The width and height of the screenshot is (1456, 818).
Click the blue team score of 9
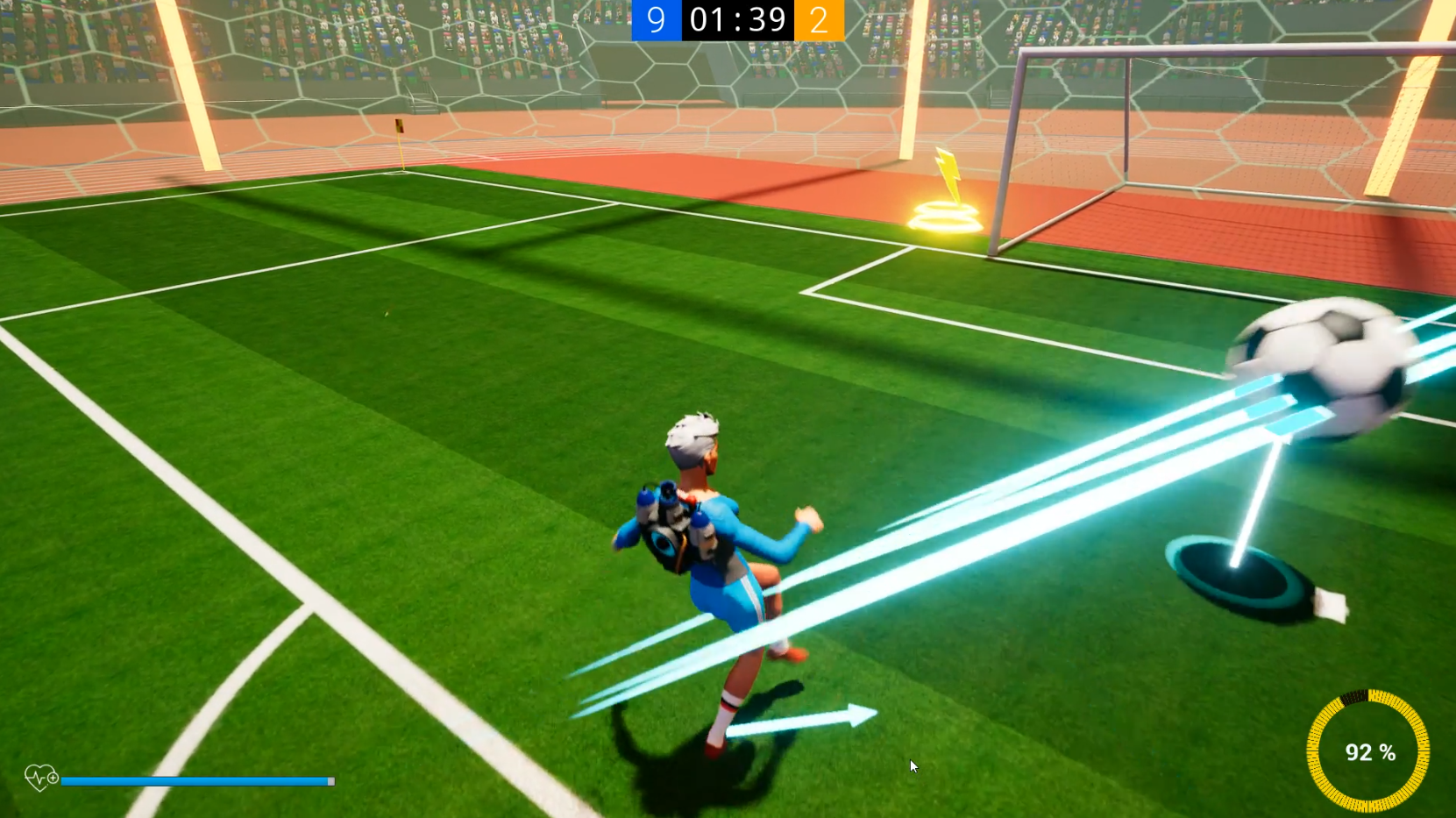point(656,20)
